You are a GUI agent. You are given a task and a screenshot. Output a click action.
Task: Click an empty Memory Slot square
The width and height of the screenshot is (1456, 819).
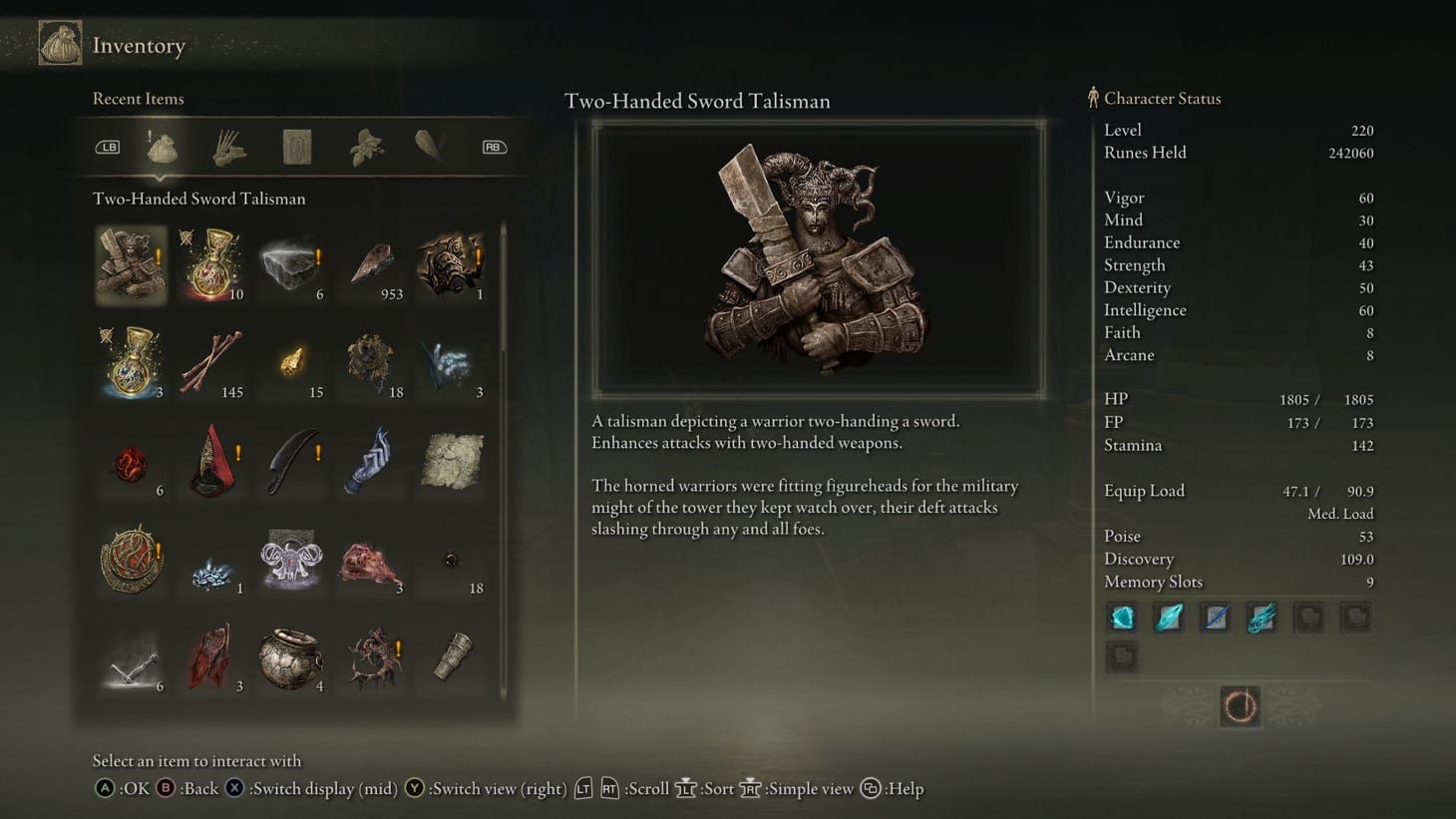click(1308, 617)
